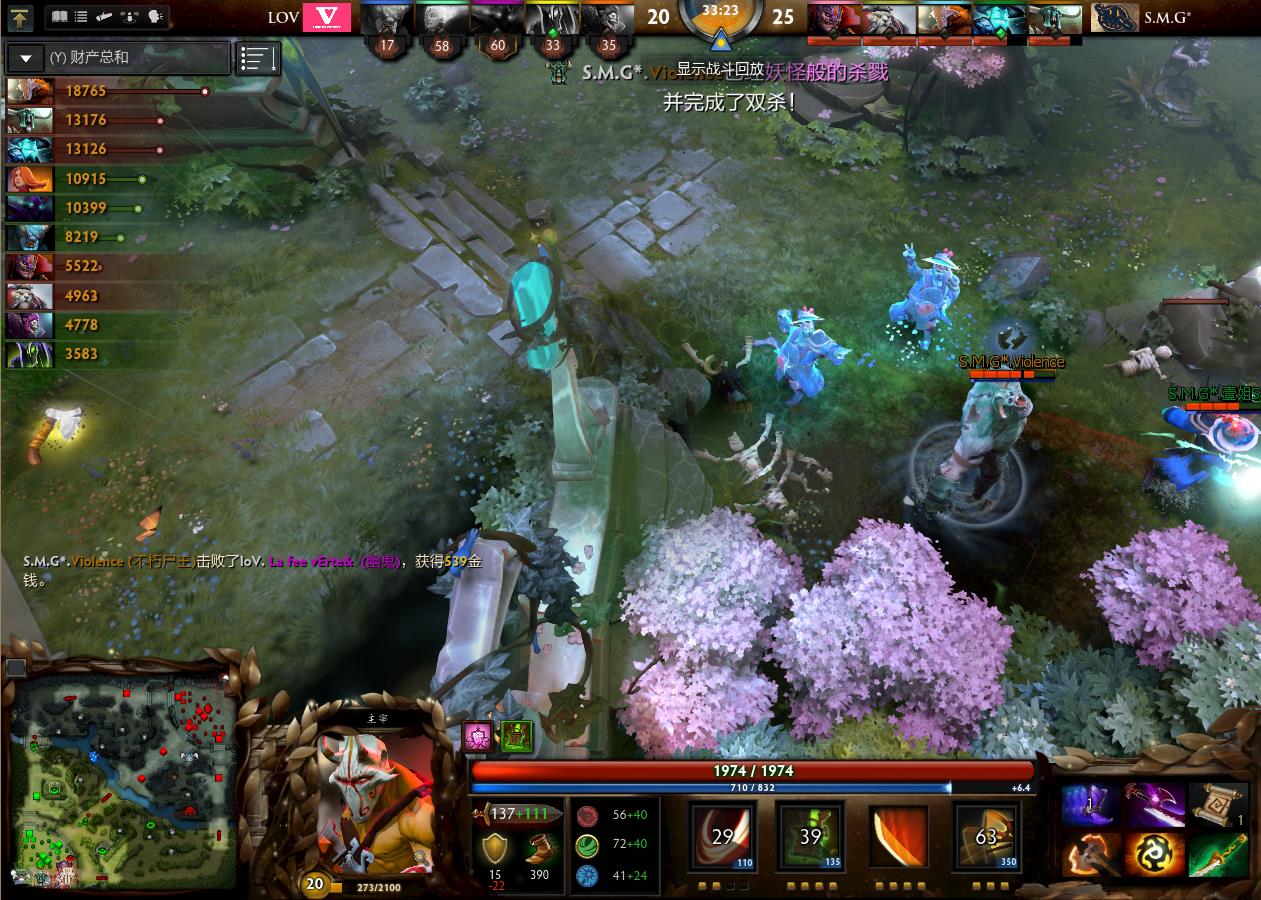Click the S.M.G team logo in top bar
This screenshot has width=1261, height=900.
coord(1116,17)
